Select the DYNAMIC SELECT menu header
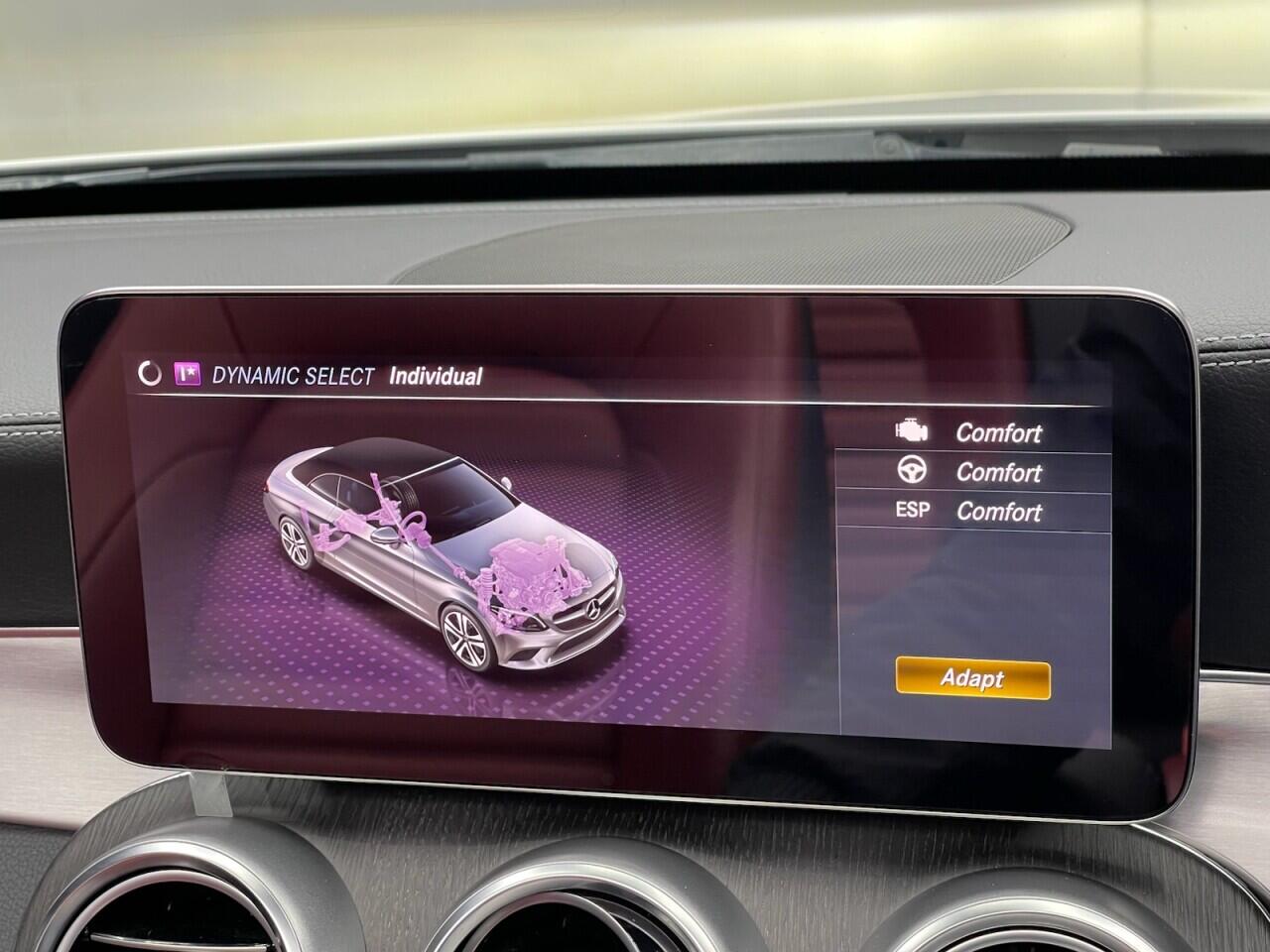1270x952 pixels. (295, 375)
